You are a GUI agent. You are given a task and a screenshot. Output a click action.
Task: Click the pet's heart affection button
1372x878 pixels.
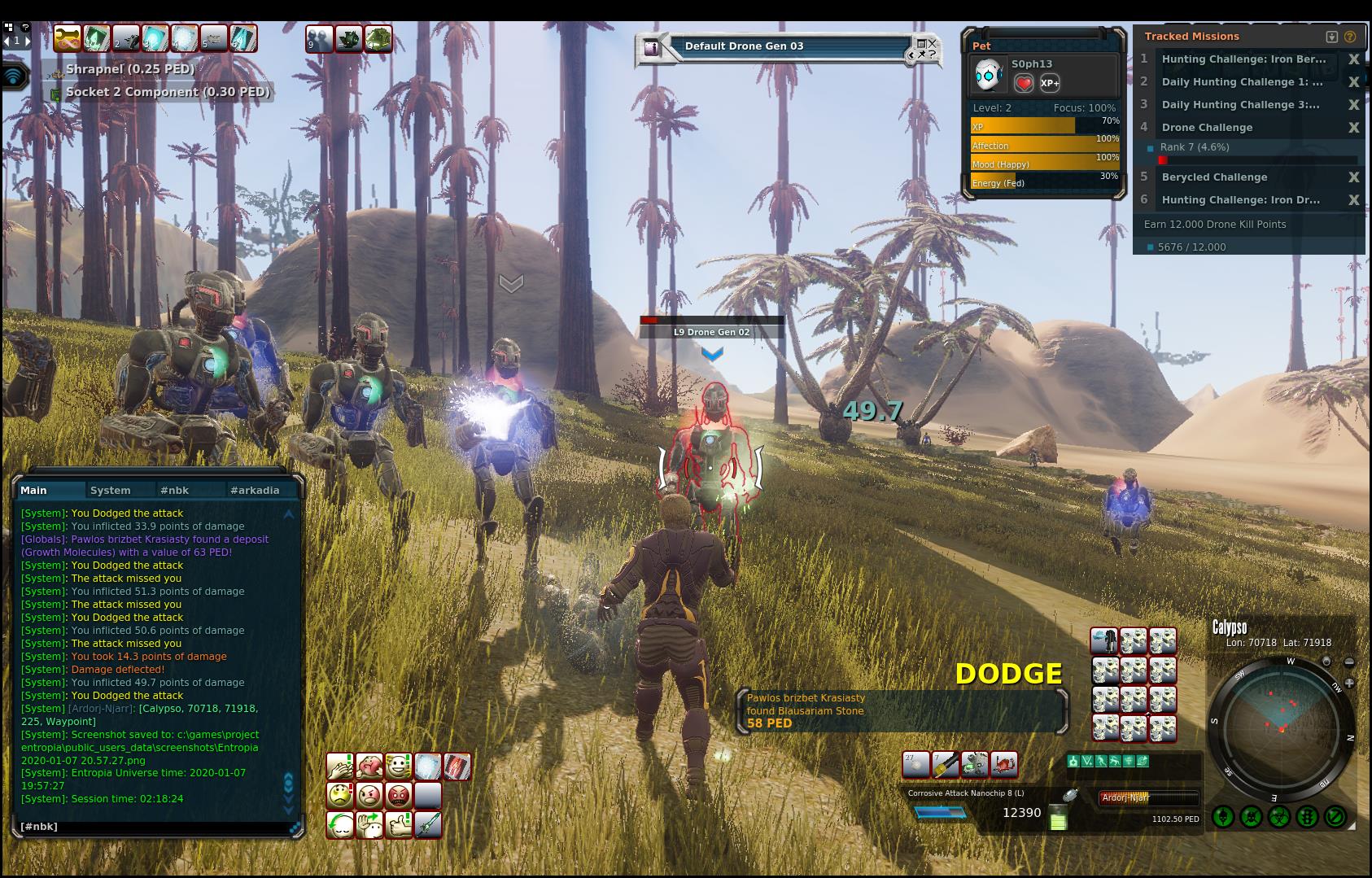click(1024, 83)
